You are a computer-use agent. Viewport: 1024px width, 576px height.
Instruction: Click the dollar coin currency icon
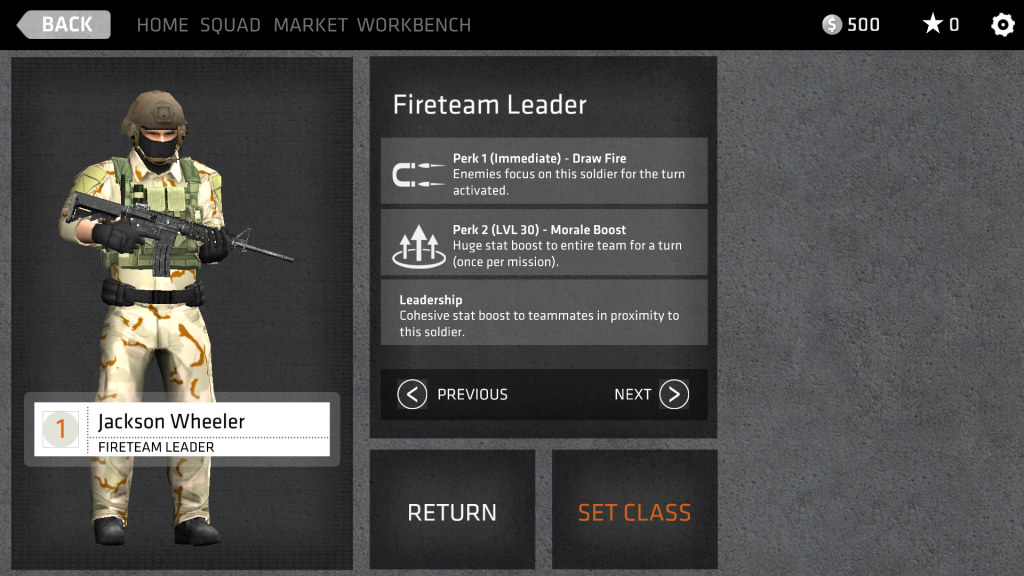(x=832, y=25)
